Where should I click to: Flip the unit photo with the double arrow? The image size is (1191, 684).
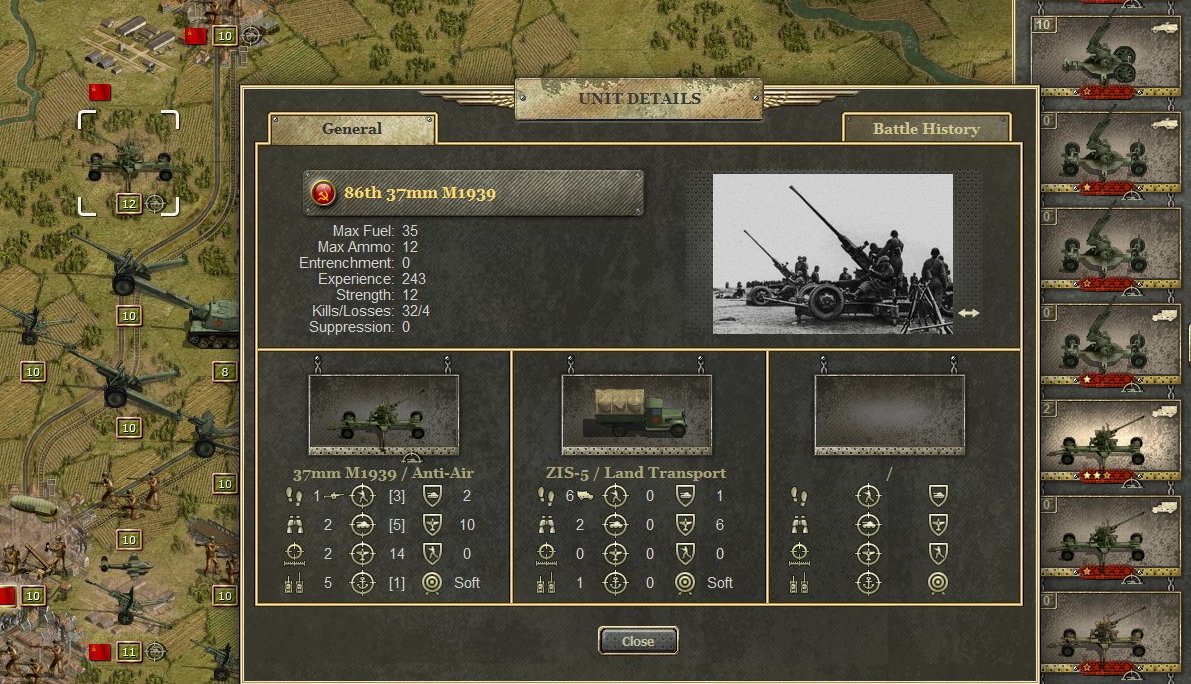pos(968,313)
